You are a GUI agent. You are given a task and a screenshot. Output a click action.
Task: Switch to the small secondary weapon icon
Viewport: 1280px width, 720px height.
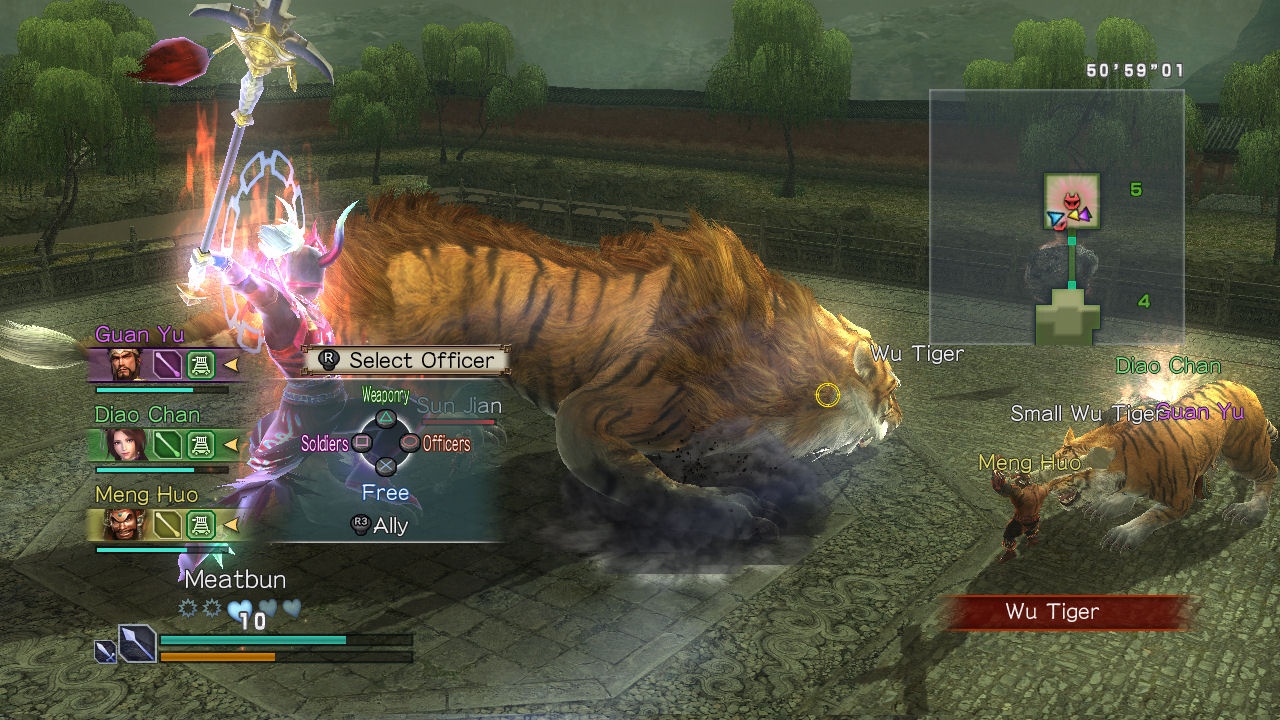[105, 652]
